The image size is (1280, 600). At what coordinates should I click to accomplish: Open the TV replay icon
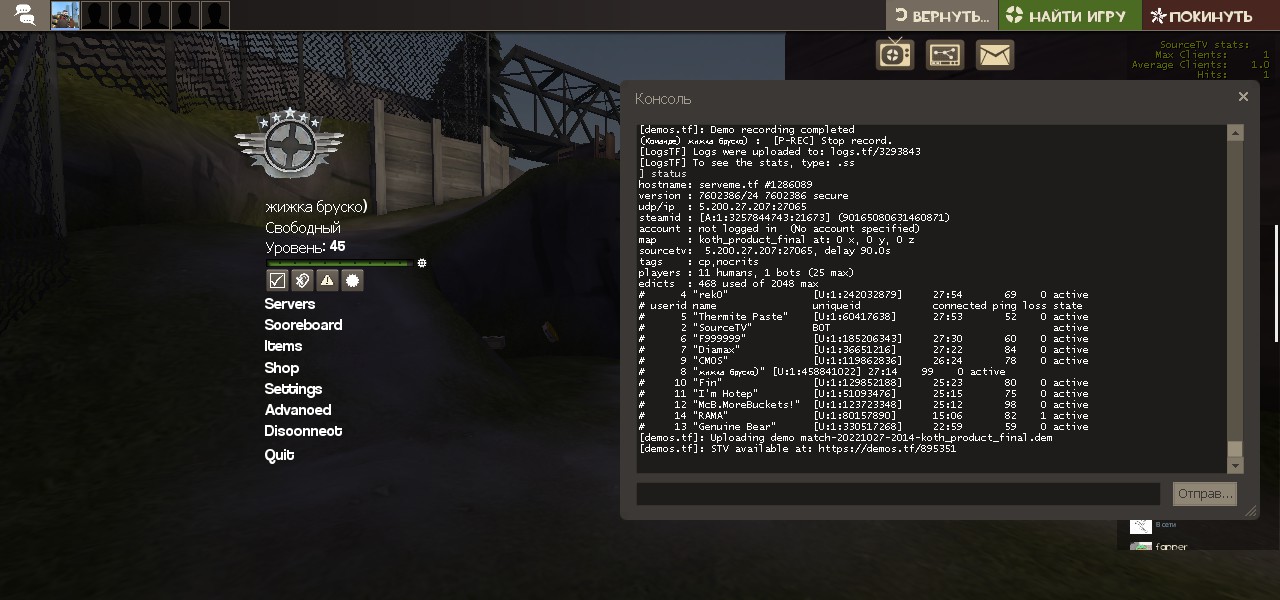(x=895, y=55)
